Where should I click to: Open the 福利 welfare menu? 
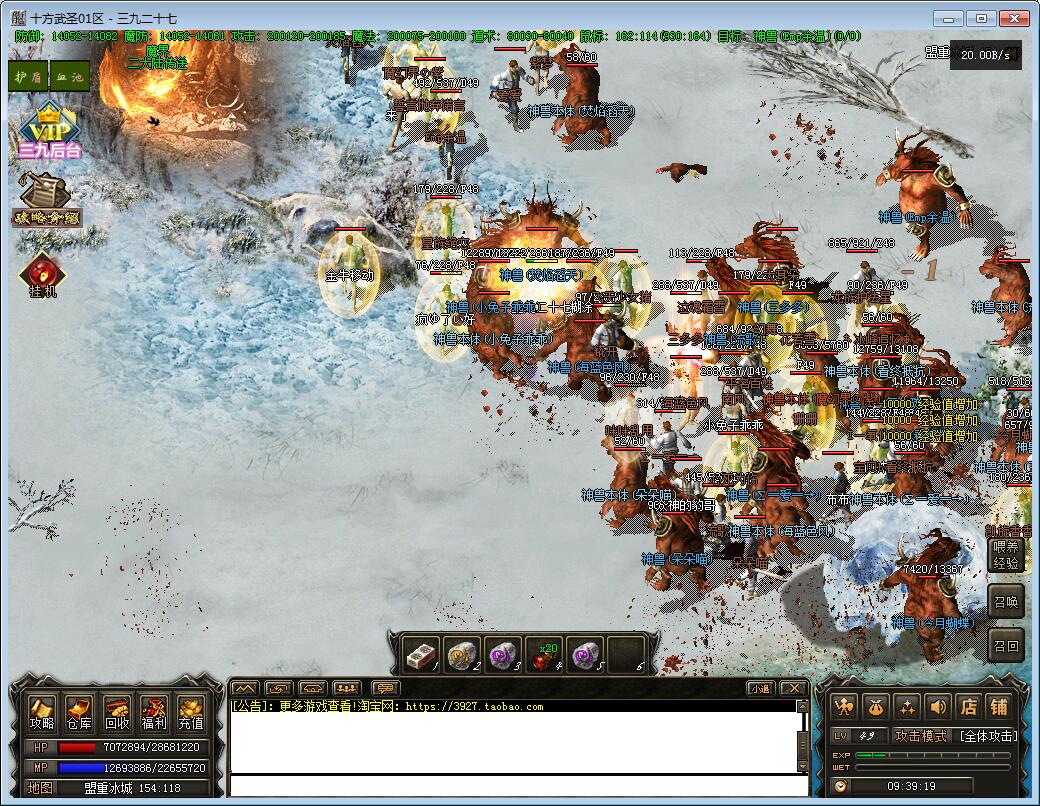(x=154, y=714)
